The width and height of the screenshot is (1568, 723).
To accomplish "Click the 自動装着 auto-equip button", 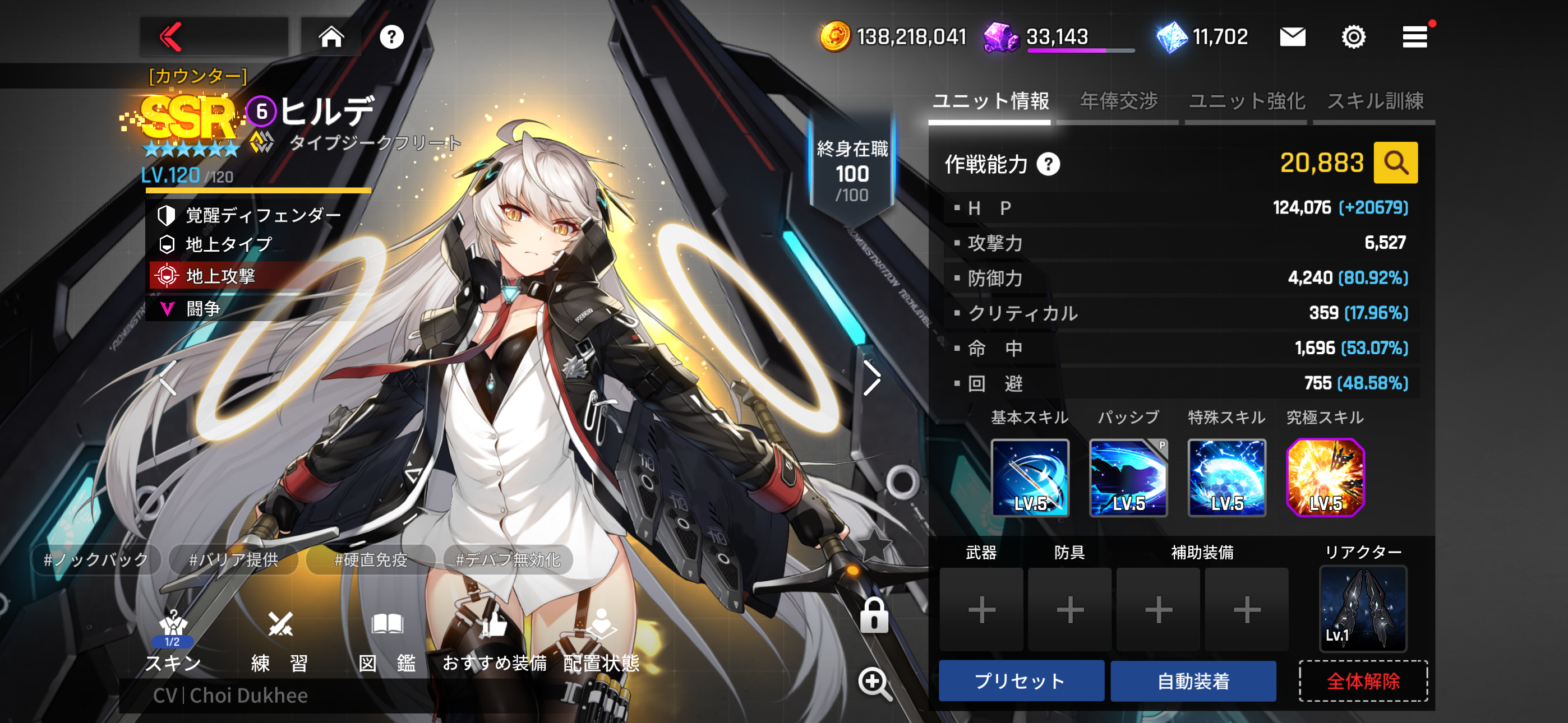I will click(1193, 680).
